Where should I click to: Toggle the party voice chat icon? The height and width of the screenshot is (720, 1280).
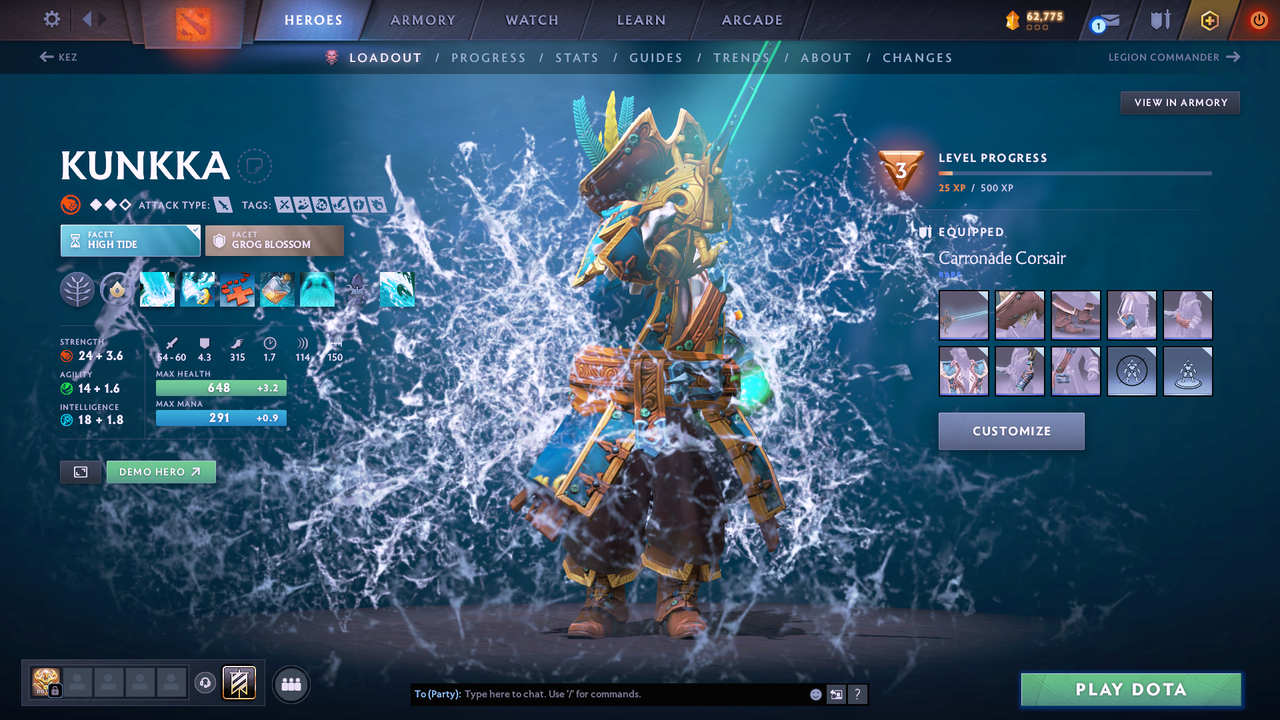tap(206, 683)
